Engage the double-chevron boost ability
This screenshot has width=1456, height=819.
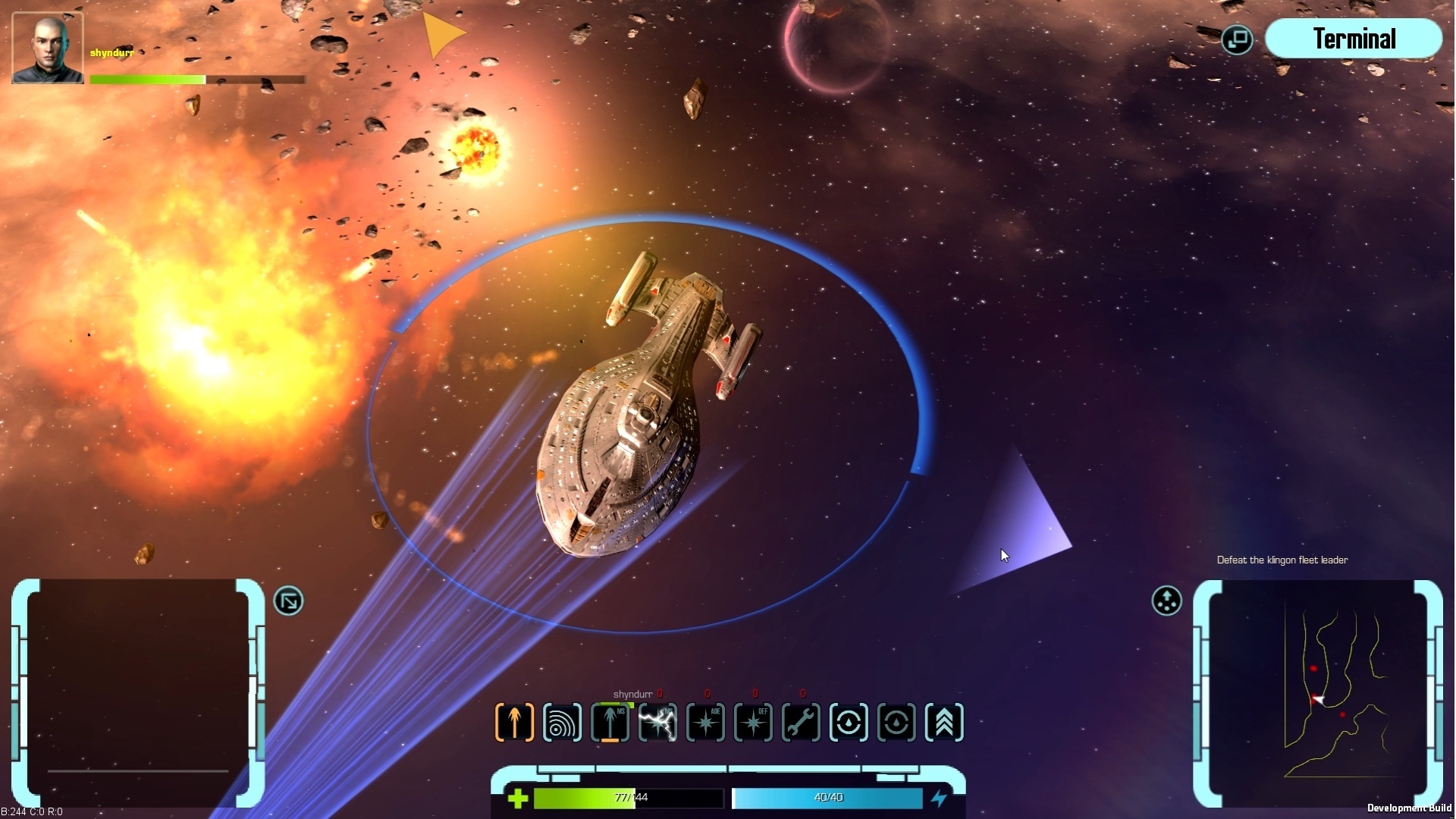[944, 722]
